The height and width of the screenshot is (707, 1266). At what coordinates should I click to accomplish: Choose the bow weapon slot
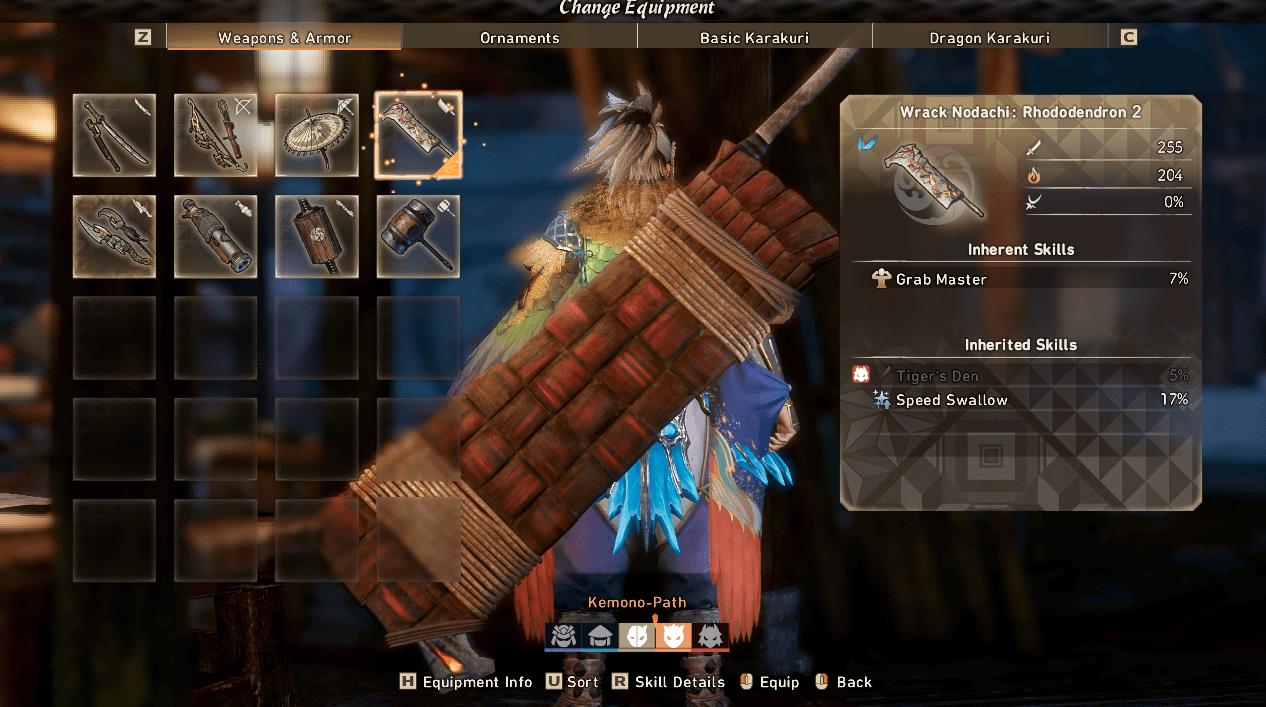tap(215, 135)
